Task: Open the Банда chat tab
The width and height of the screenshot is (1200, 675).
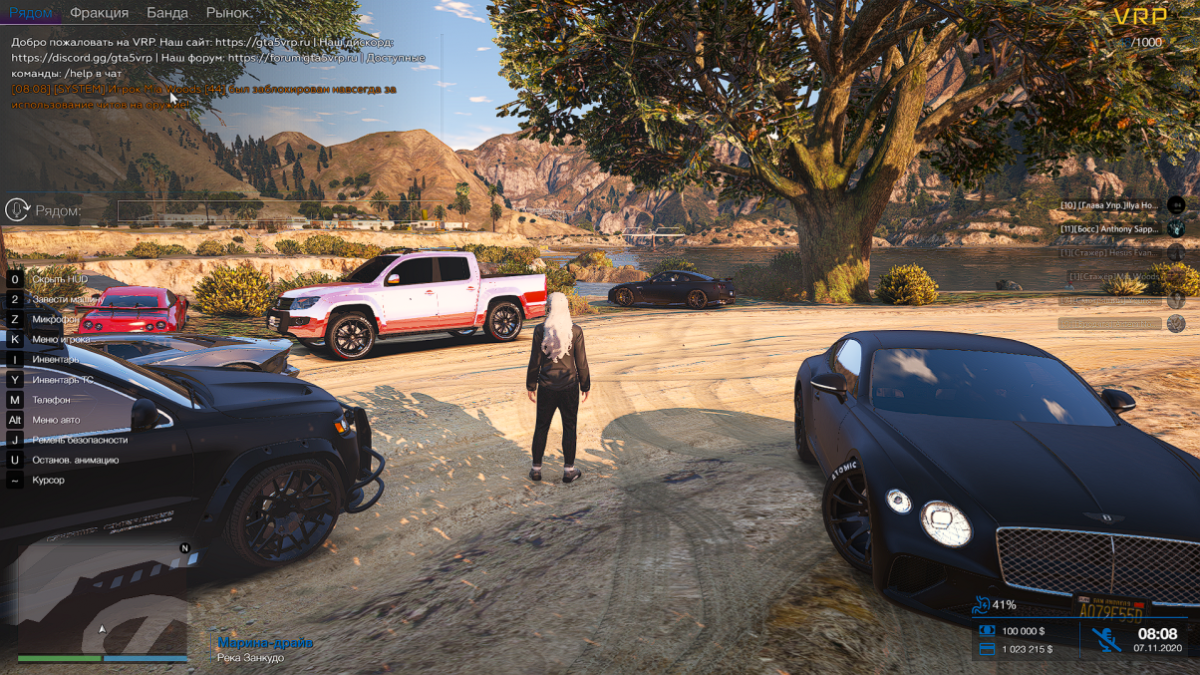Action: [x=167, y=13]
